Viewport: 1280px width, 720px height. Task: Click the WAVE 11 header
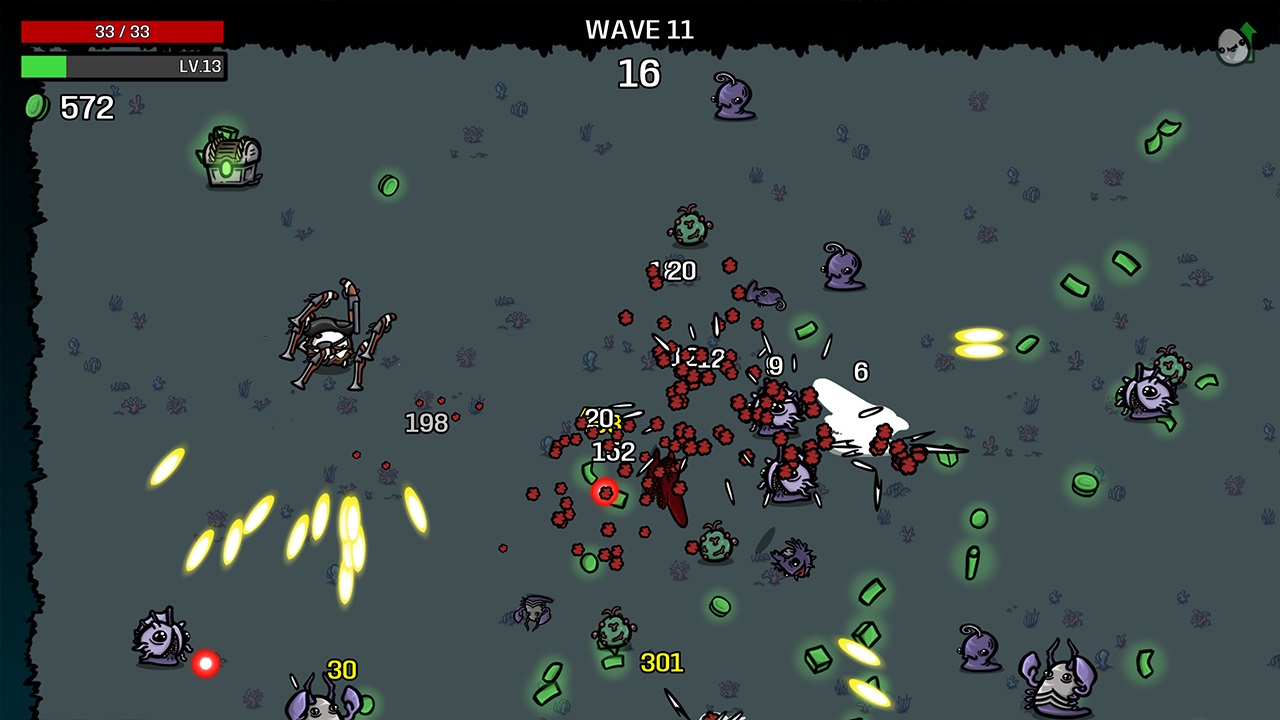(x=639, y=29)
